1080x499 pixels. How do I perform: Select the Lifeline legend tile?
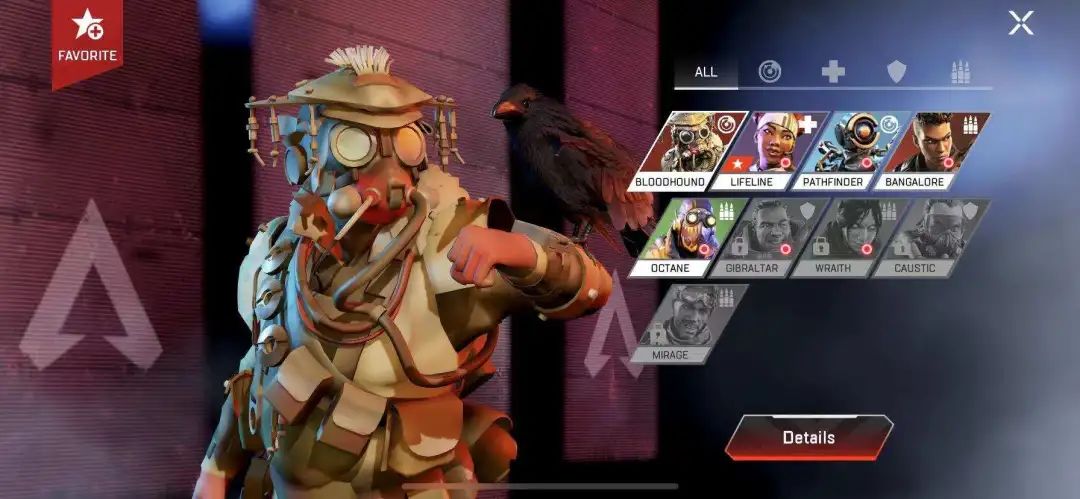(771, 148)
